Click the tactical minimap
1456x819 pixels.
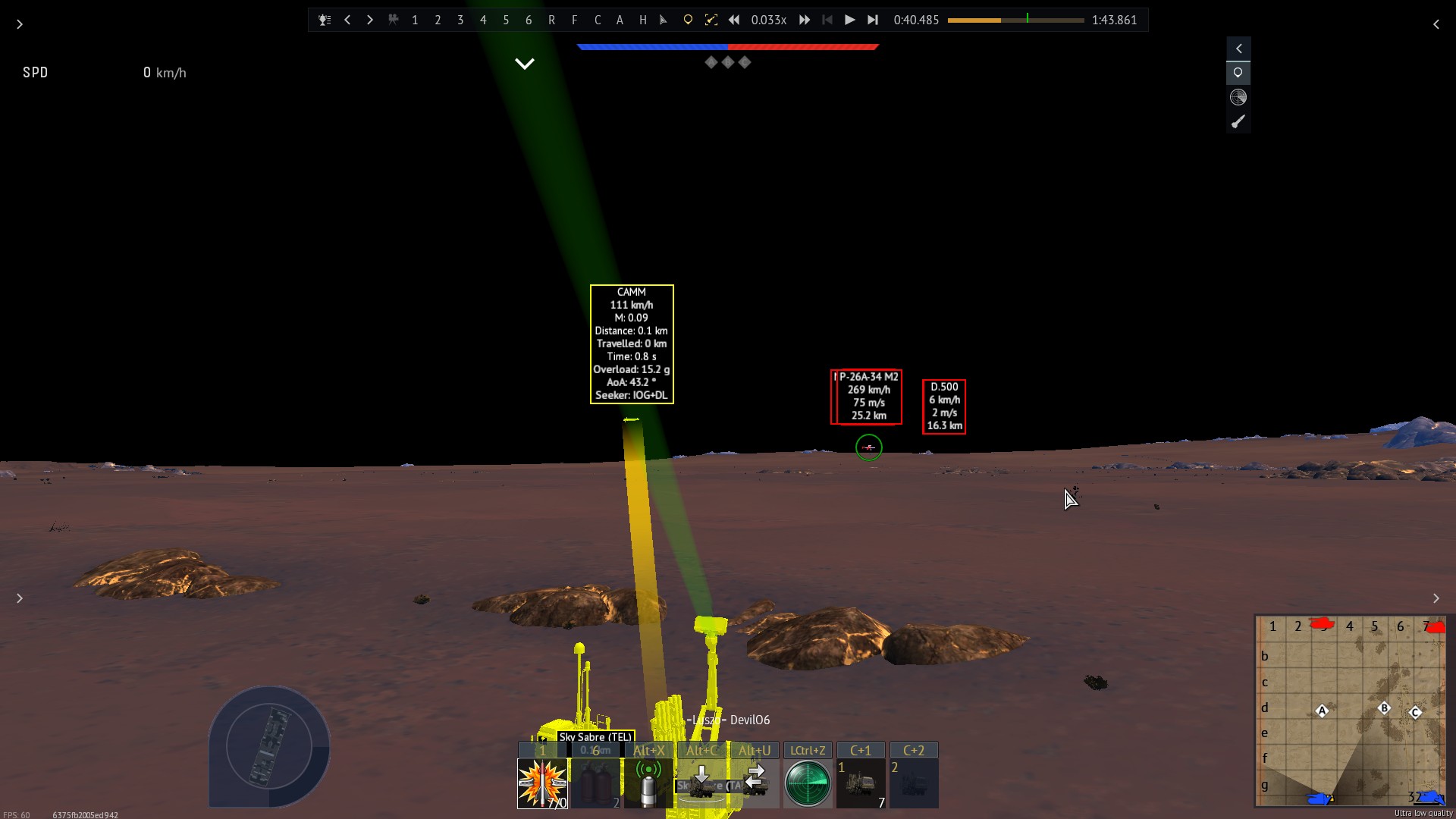coord(1351,711)
